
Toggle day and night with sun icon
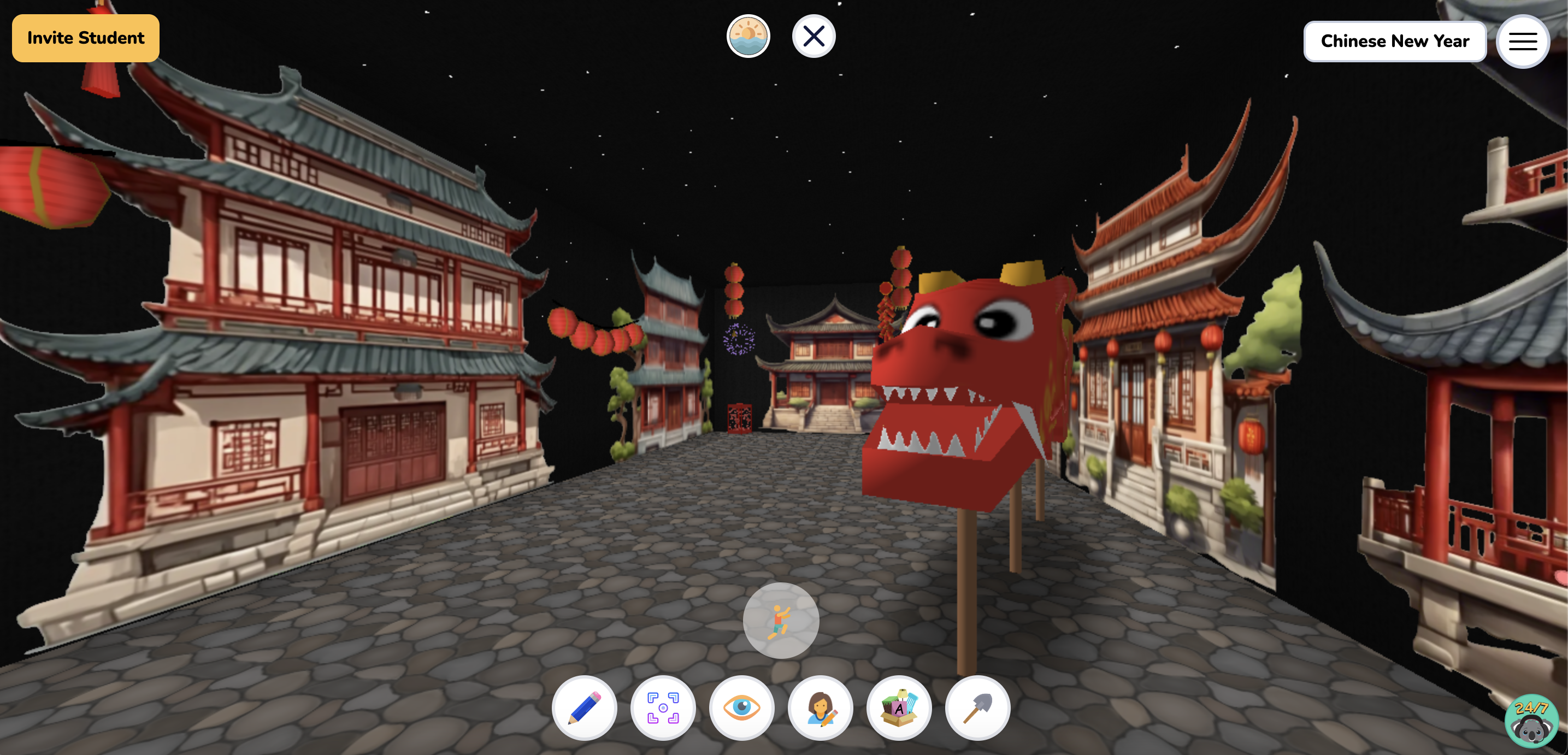pos(748,36)
